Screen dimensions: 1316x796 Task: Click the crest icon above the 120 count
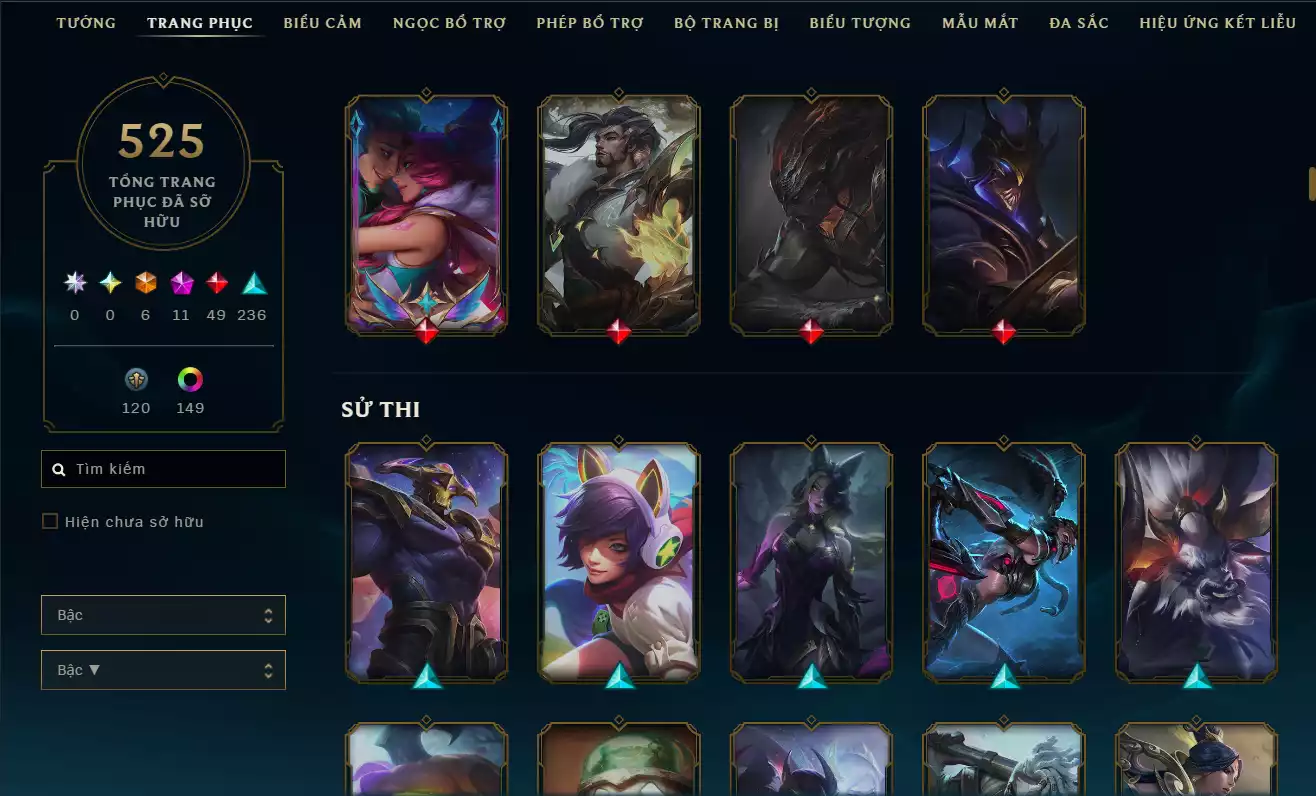[x=136, y=379]
